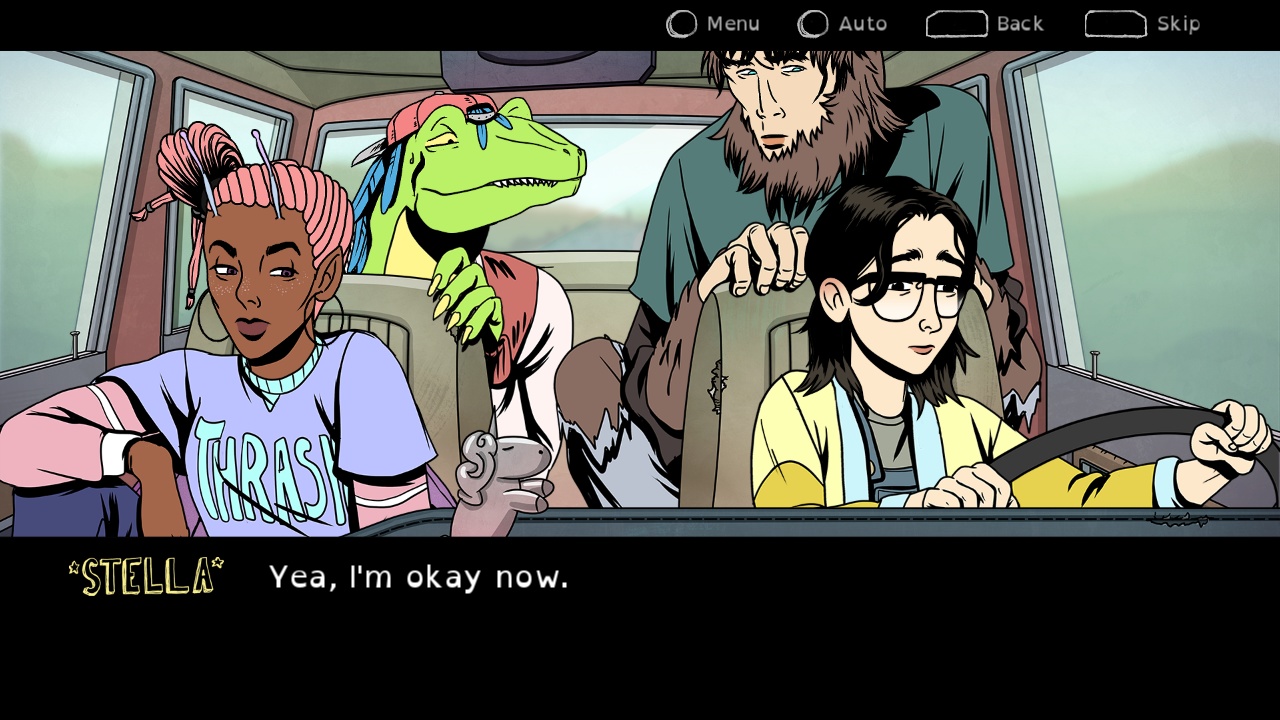Screen dimensions: 1280x720
Task: Click the circle icon next to Auto
Action: pos(813,23)
